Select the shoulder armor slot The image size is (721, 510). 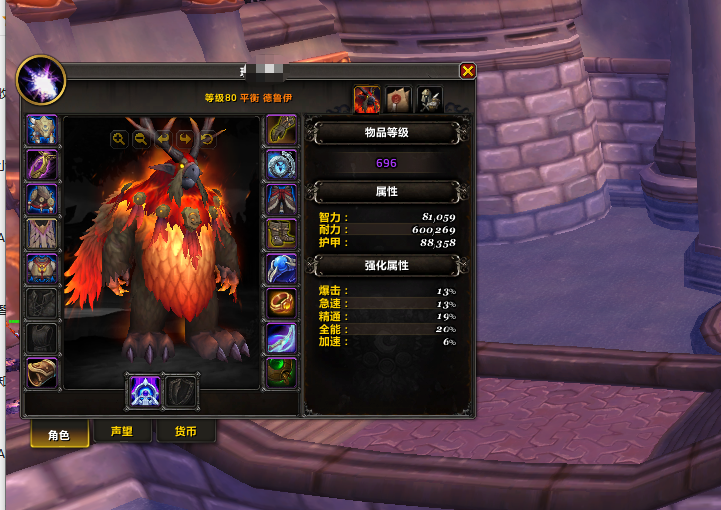(x=42, y=199)
